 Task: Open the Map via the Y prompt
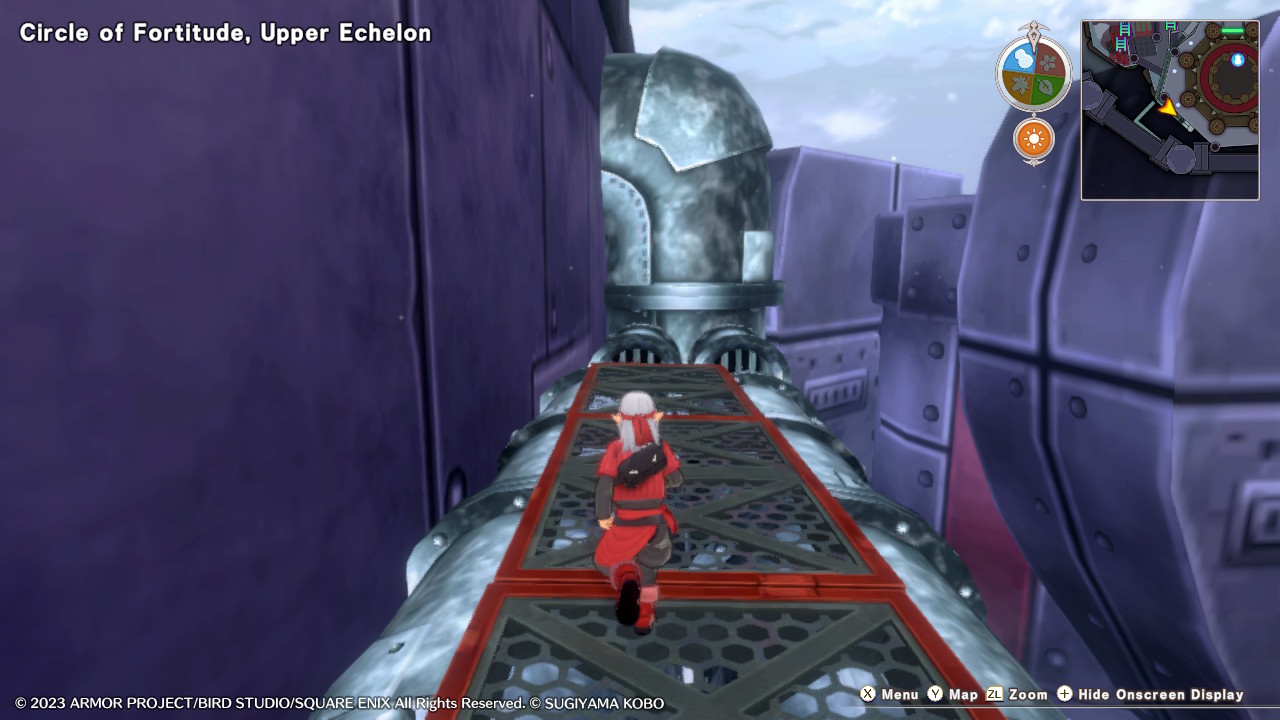963,694
